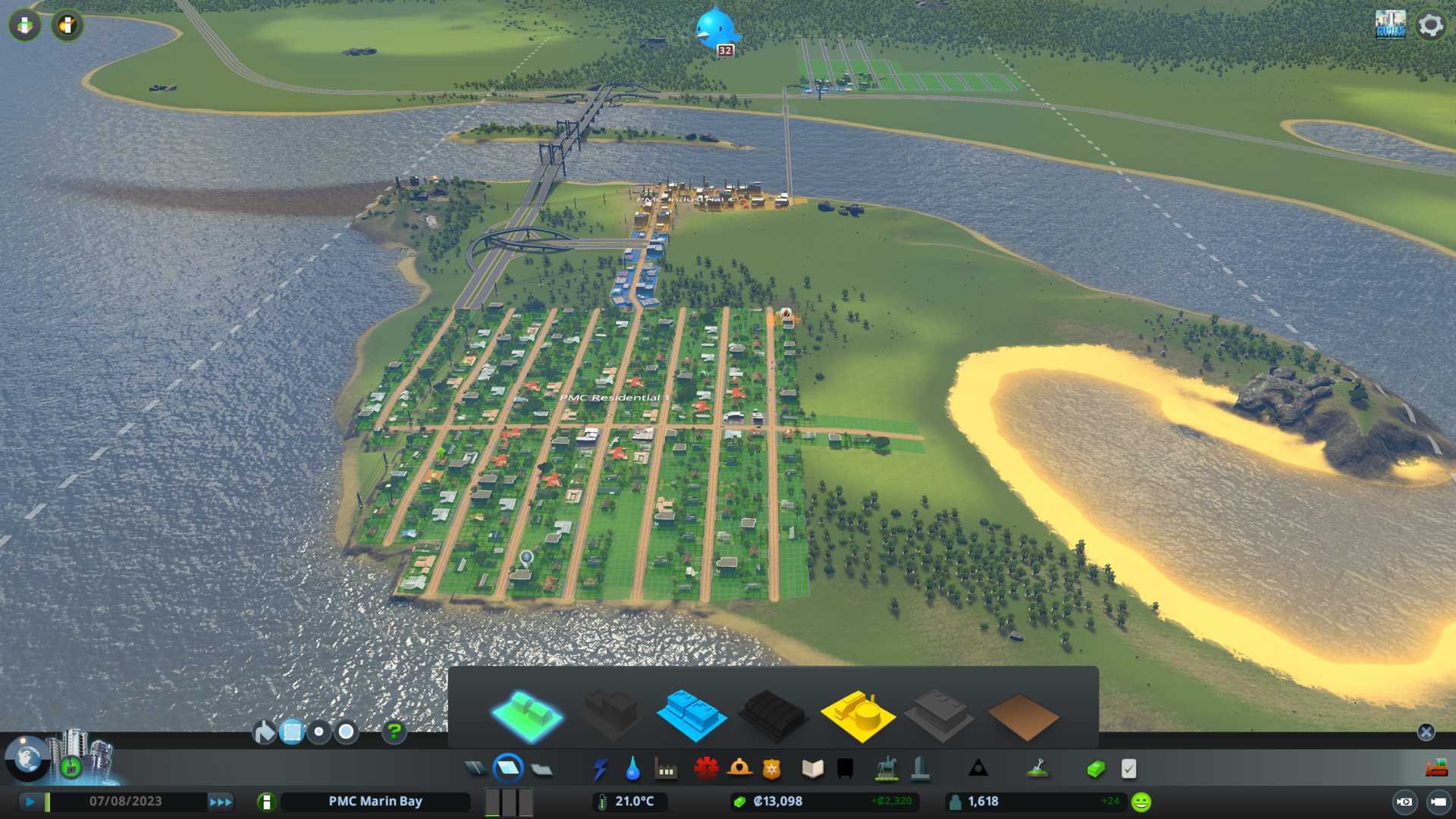Pick the yellow industrial zone
The width and height of the screenshot is (1456, 819).
[x=857, y=715]
